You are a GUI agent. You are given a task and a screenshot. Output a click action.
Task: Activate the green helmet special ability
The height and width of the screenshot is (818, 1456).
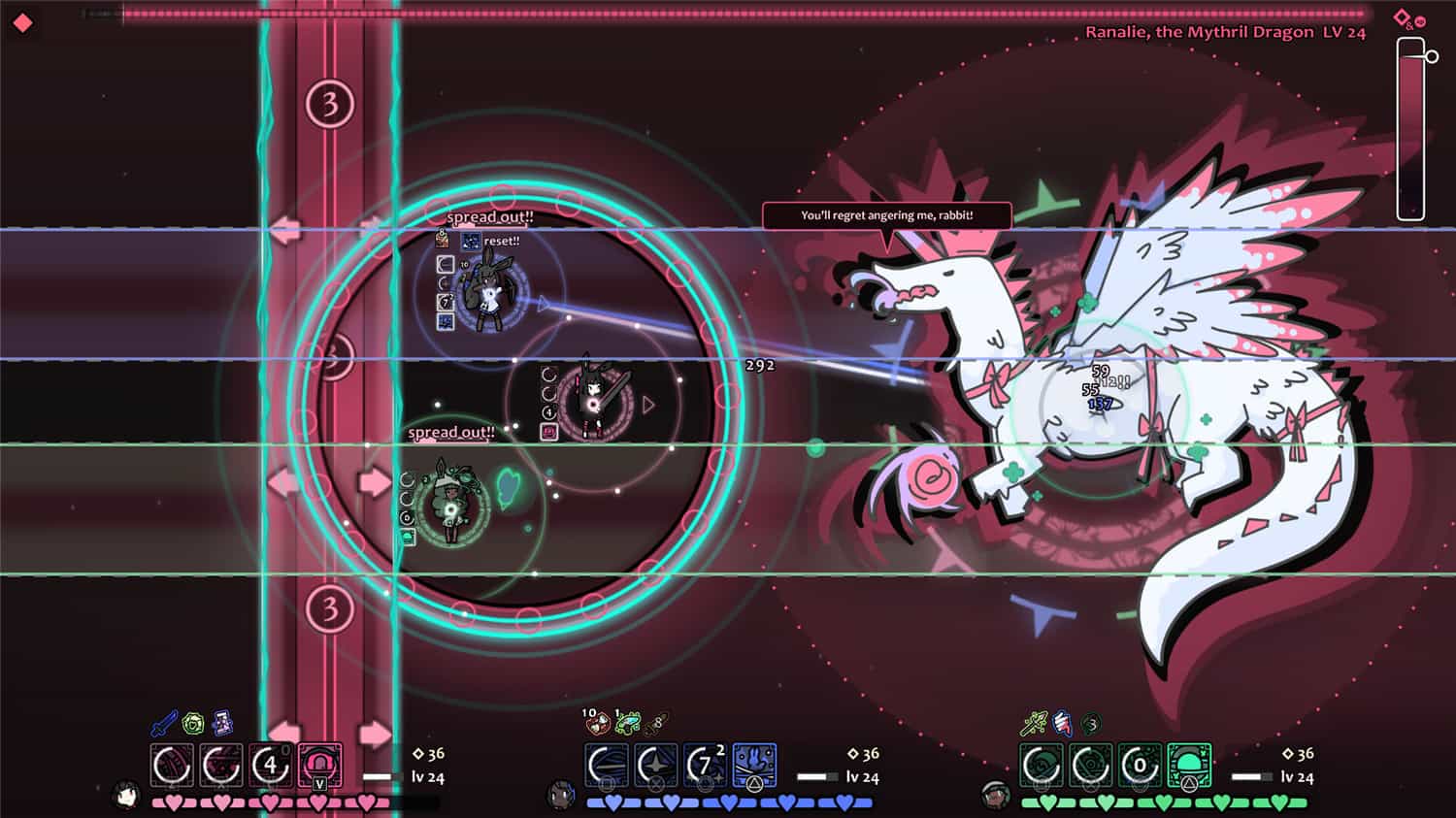(1189, 766)
